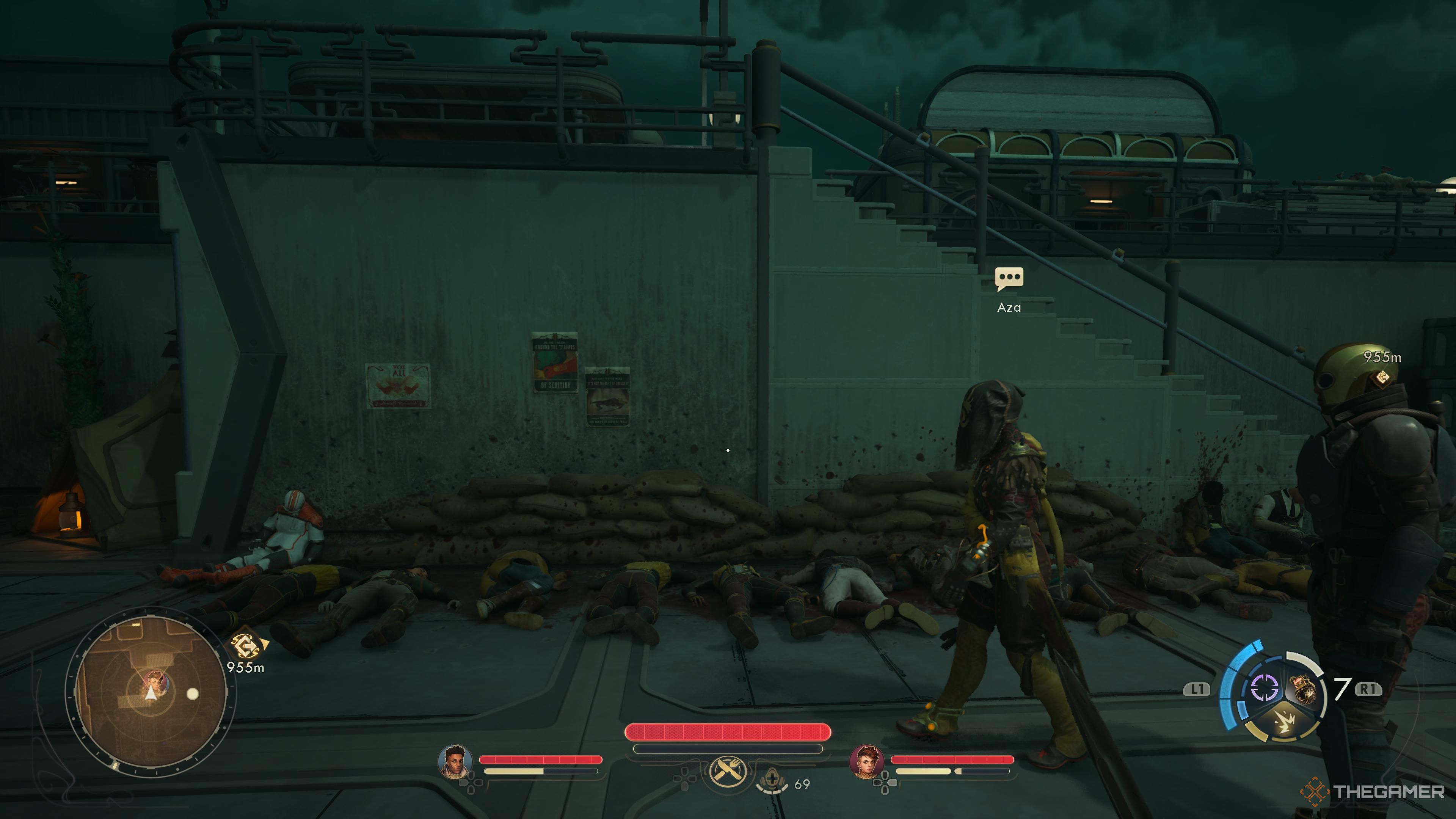Activate the purple crosshair ability

(x=1265, y=688)
